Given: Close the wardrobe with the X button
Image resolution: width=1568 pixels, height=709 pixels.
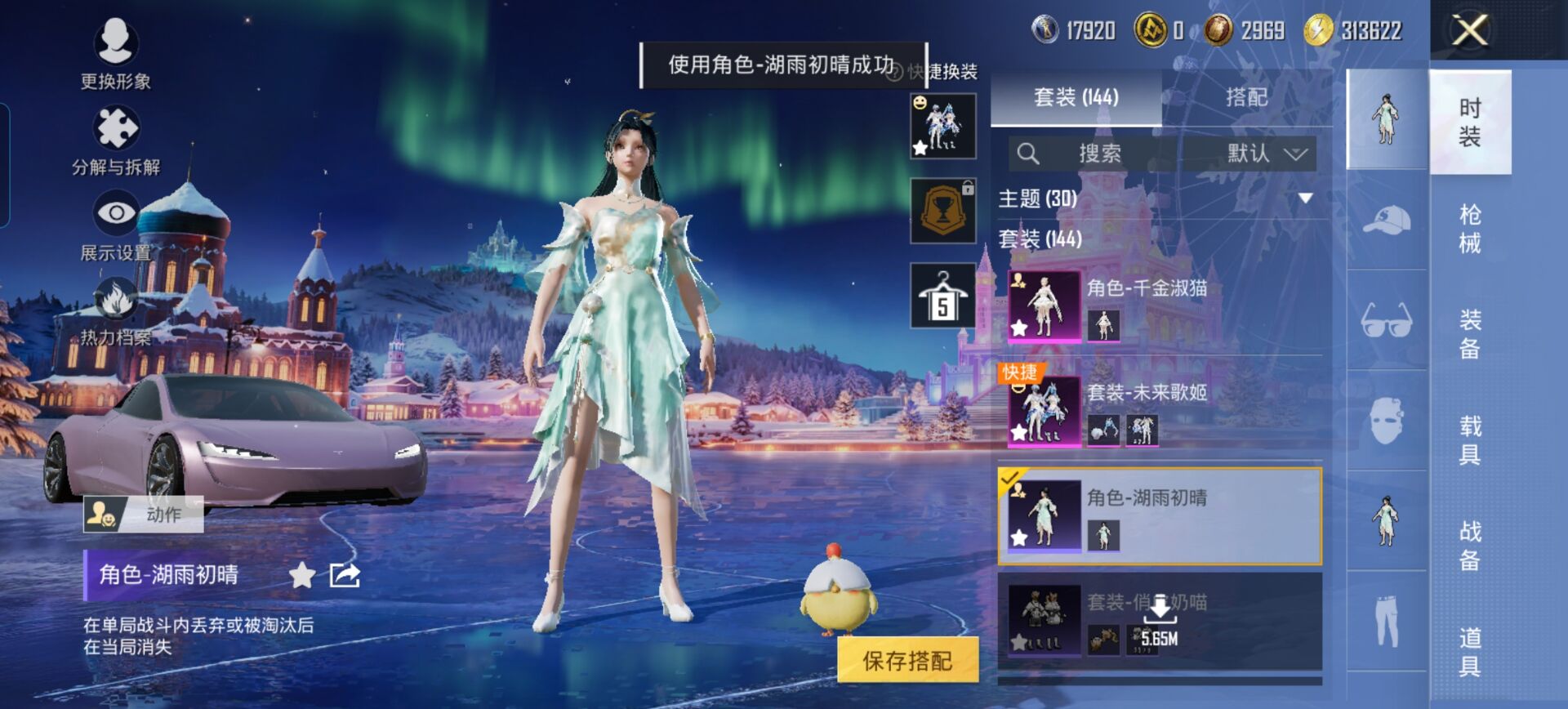Looking at the screenshot, I should pos(1469,31).
